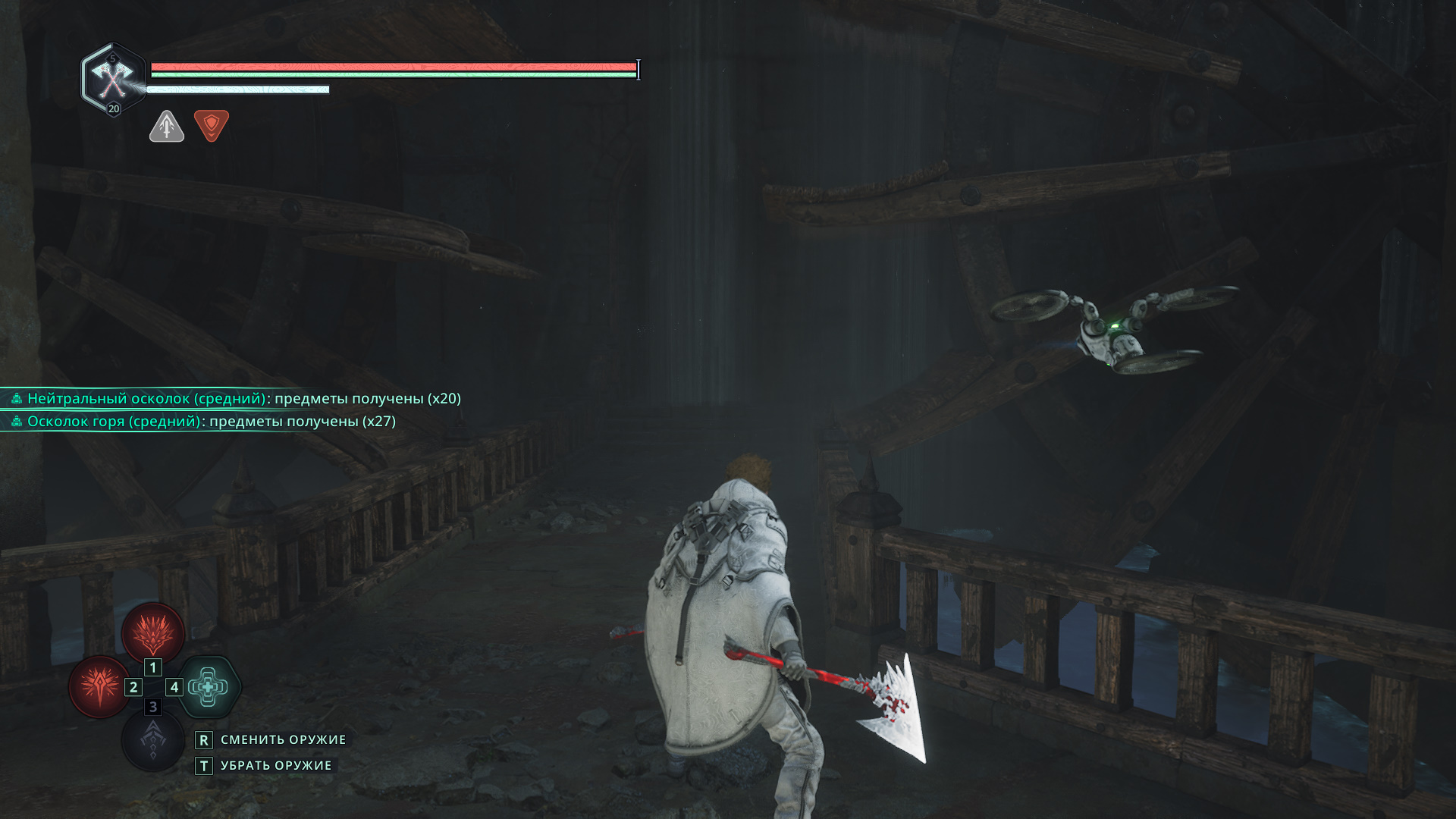This screenshot has height=819, width=1456.
Task: Activate the red dragon-head ability in slot 1
Action: pyautogui.click(x=153, y=632)
